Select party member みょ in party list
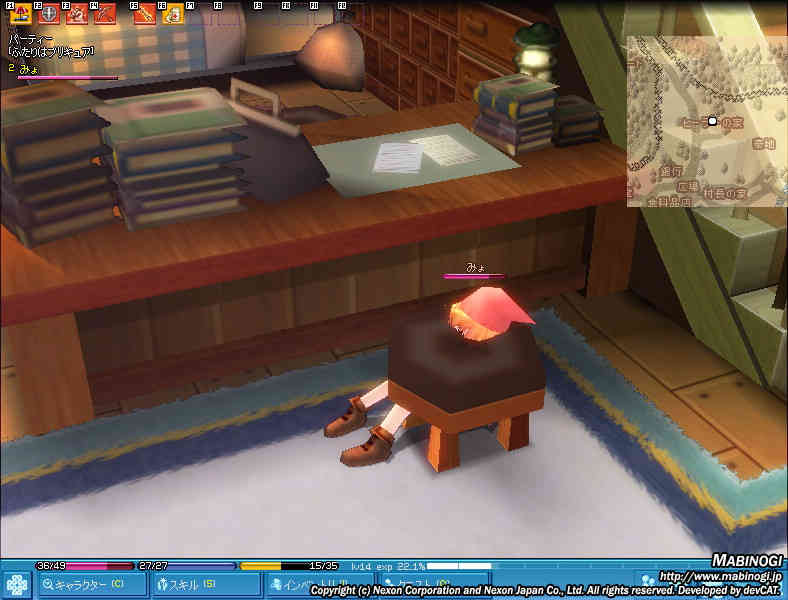 [28, 68]
